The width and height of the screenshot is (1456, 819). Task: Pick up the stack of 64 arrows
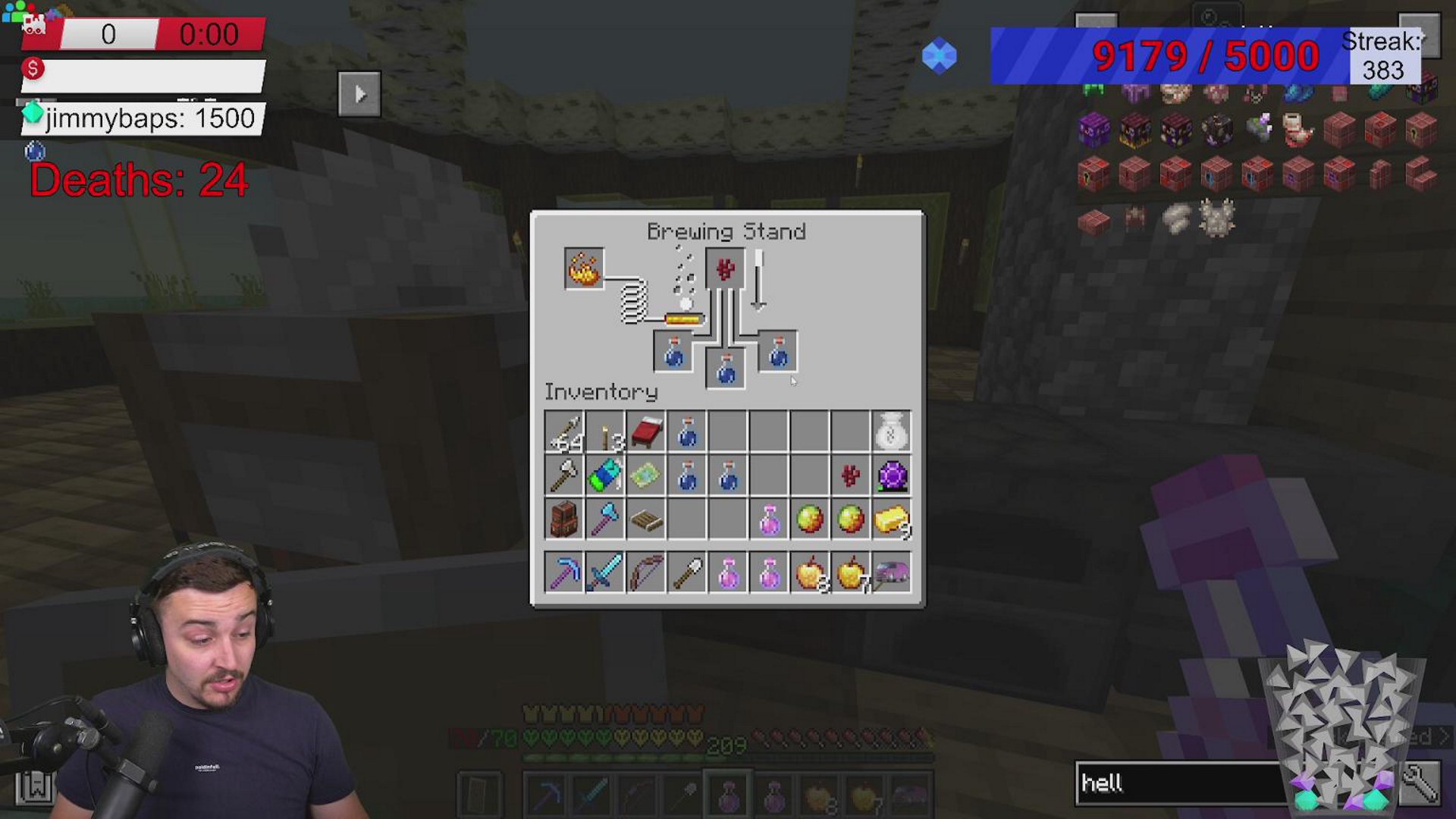point(564,433)
